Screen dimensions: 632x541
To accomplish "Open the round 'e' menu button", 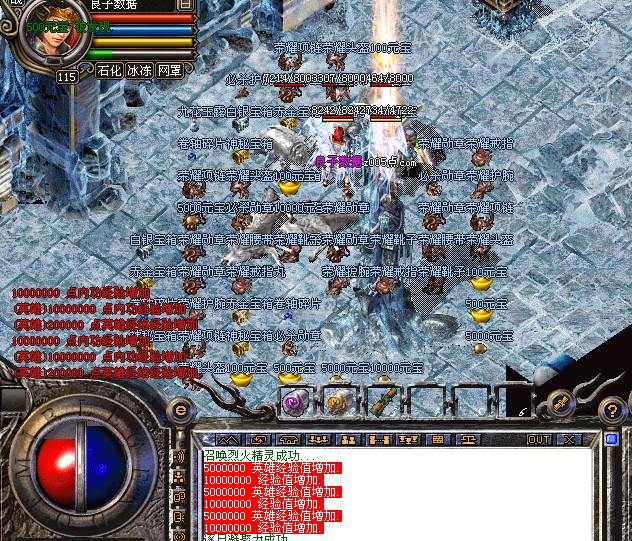I will click(181, 409).
